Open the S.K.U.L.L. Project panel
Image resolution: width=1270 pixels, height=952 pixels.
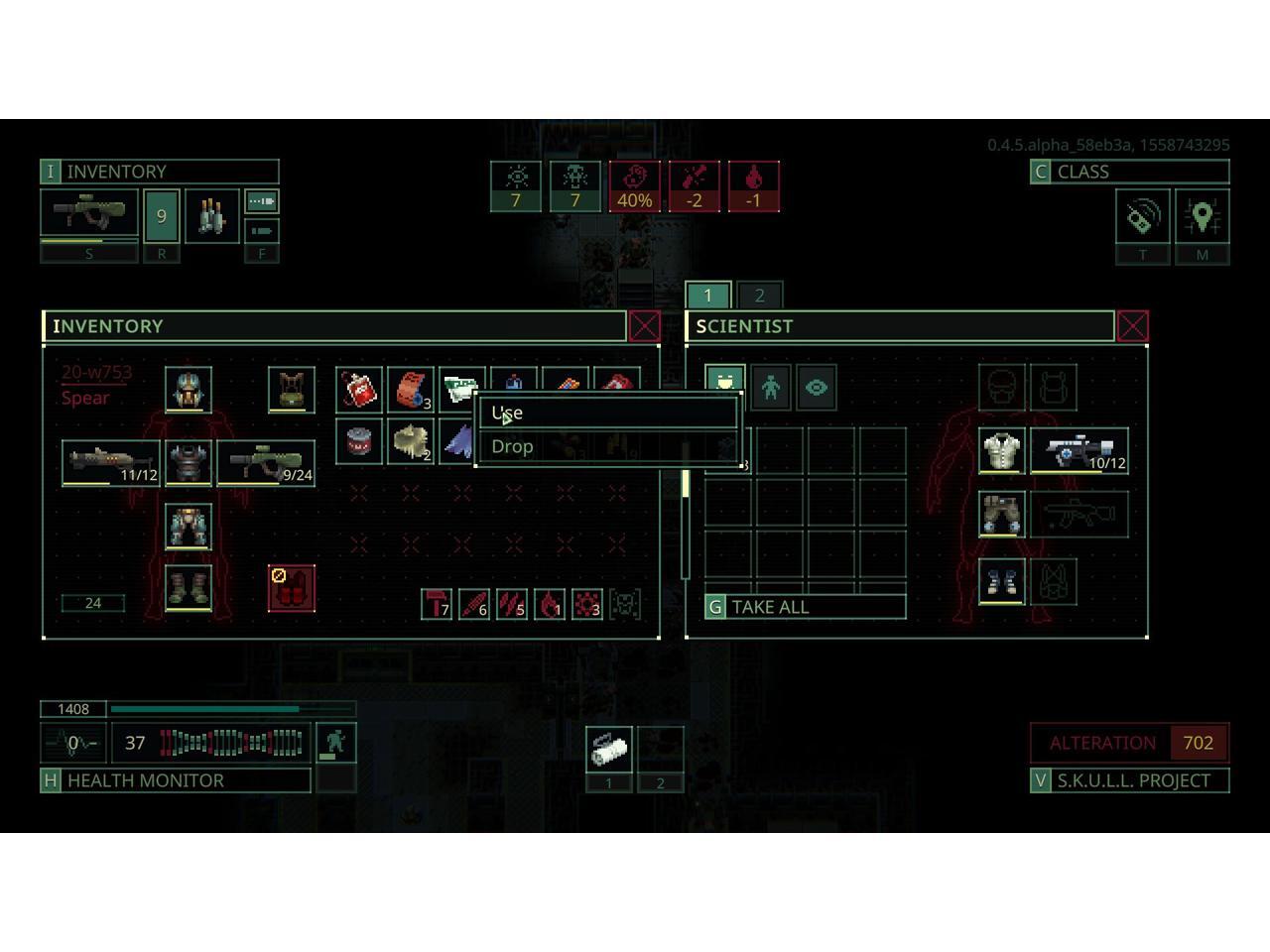click(x=1130, y=780)
